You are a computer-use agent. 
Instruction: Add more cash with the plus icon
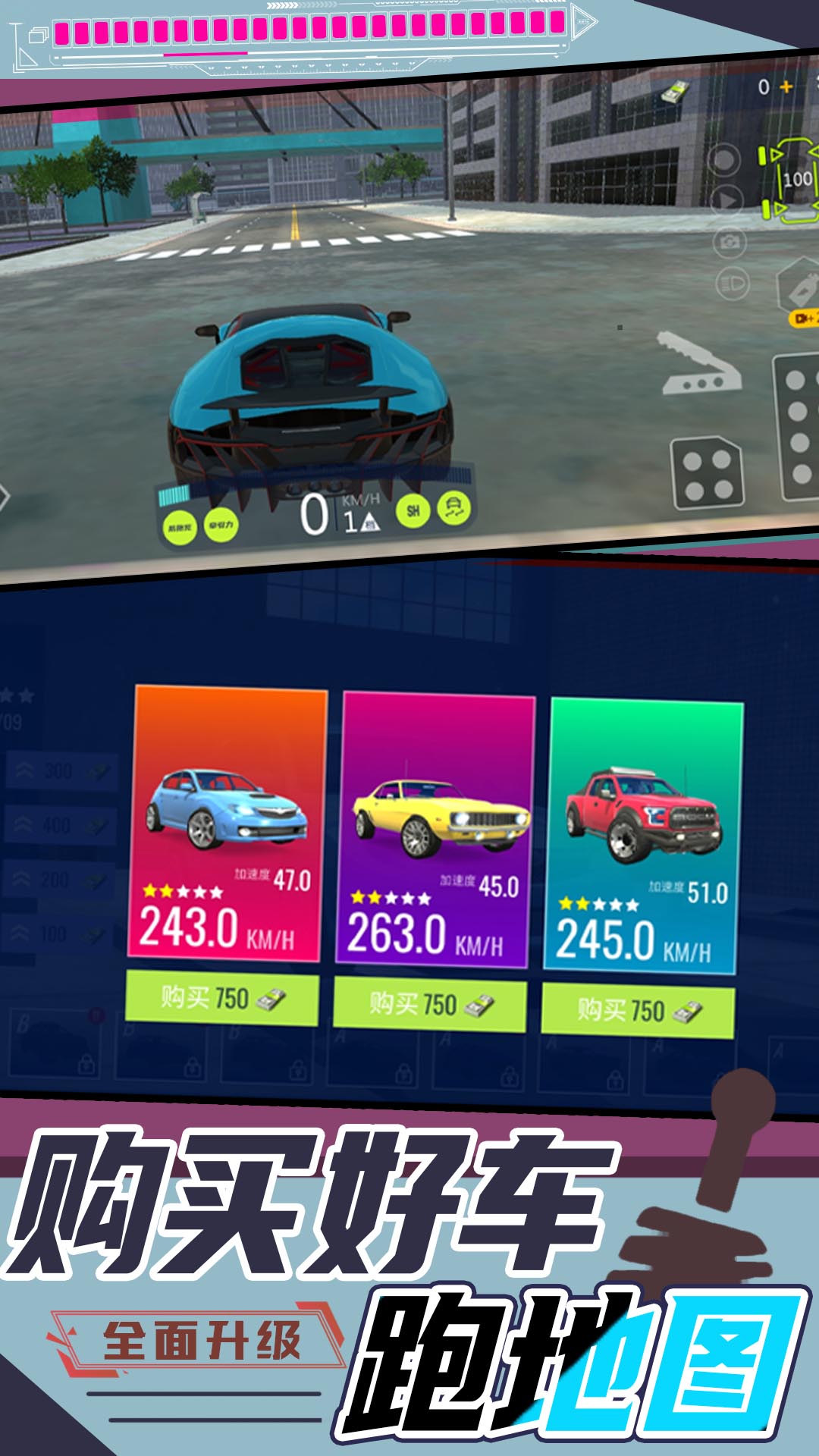click(x=786, y=87)
